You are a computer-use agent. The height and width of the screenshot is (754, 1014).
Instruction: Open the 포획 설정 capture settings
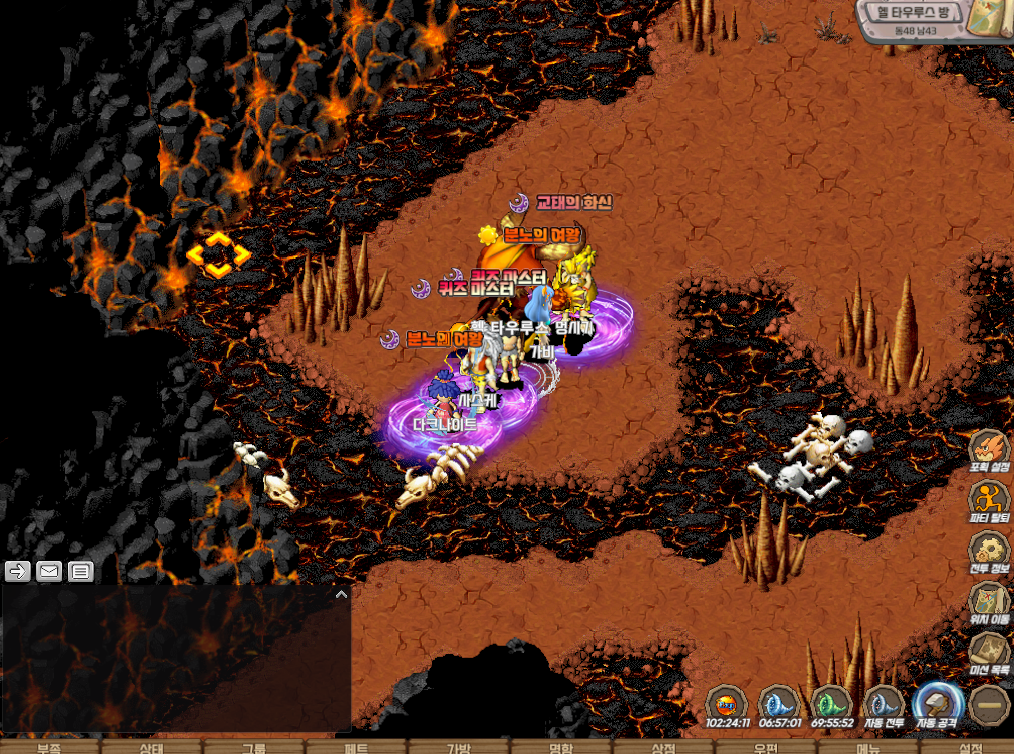989,452
